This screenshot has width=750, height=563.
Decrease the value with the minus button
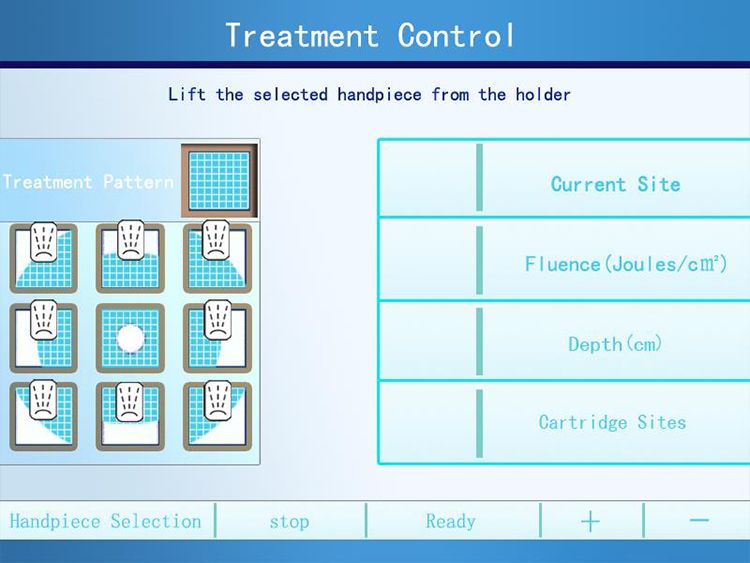pos(699,521)
